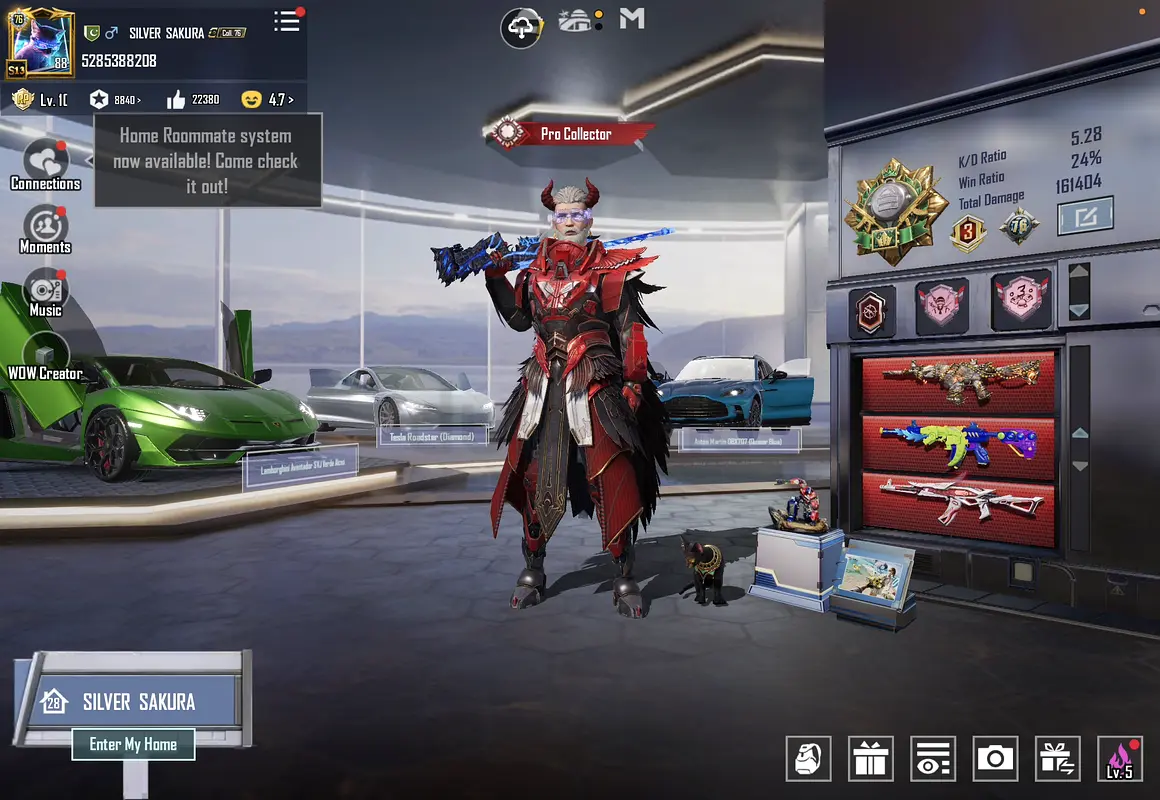
Task: Open the backpack inventory icon
Action: [808, 759]
